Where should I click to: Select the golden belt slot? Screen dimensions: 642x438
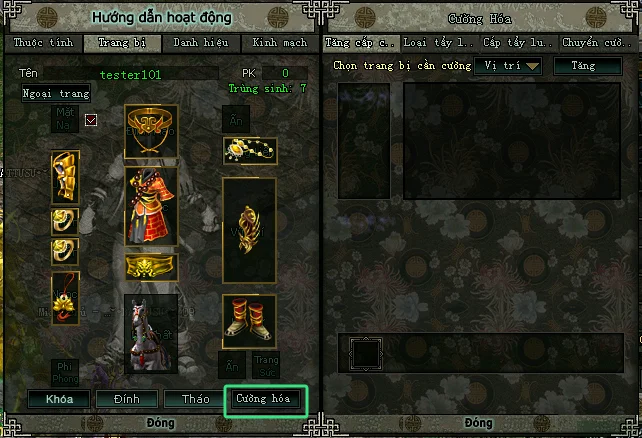[151, 266]
